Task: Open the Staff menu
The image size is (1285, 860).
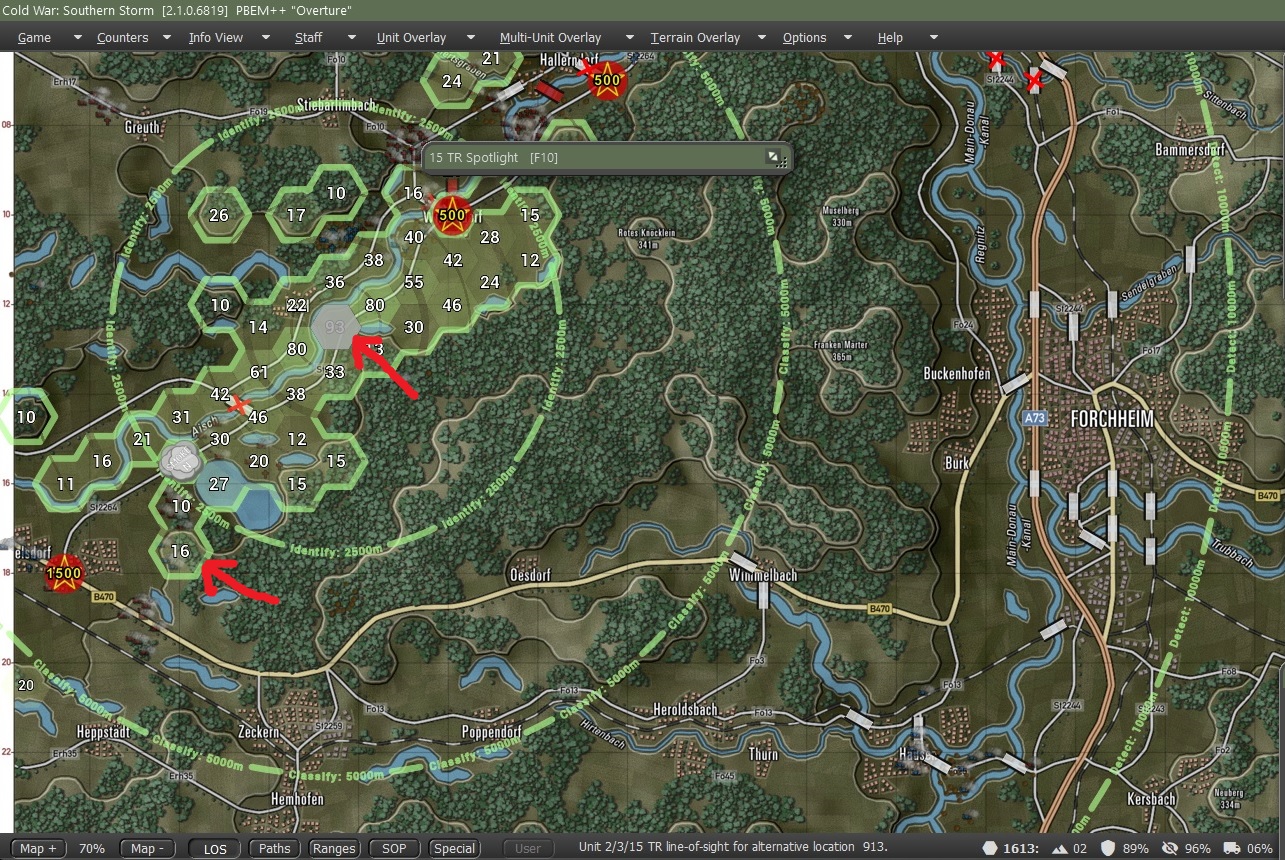Action: [x=308, y=37]
